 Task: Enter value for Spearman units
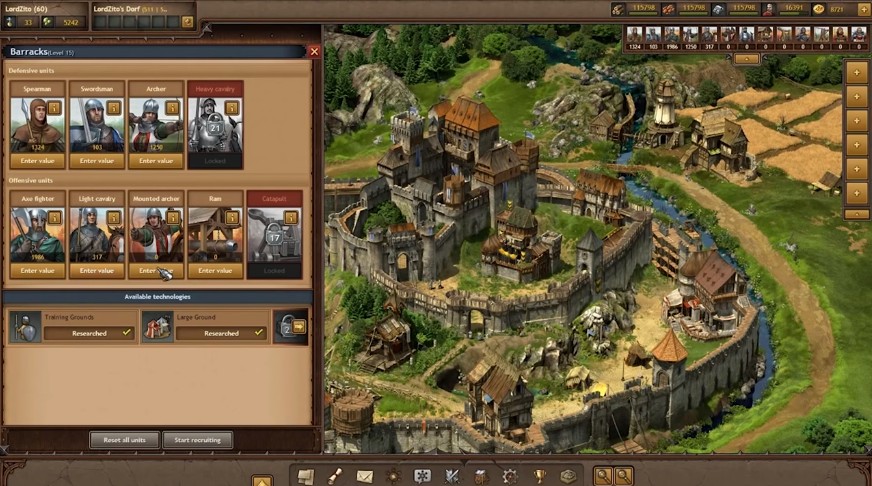click(38, 160)
